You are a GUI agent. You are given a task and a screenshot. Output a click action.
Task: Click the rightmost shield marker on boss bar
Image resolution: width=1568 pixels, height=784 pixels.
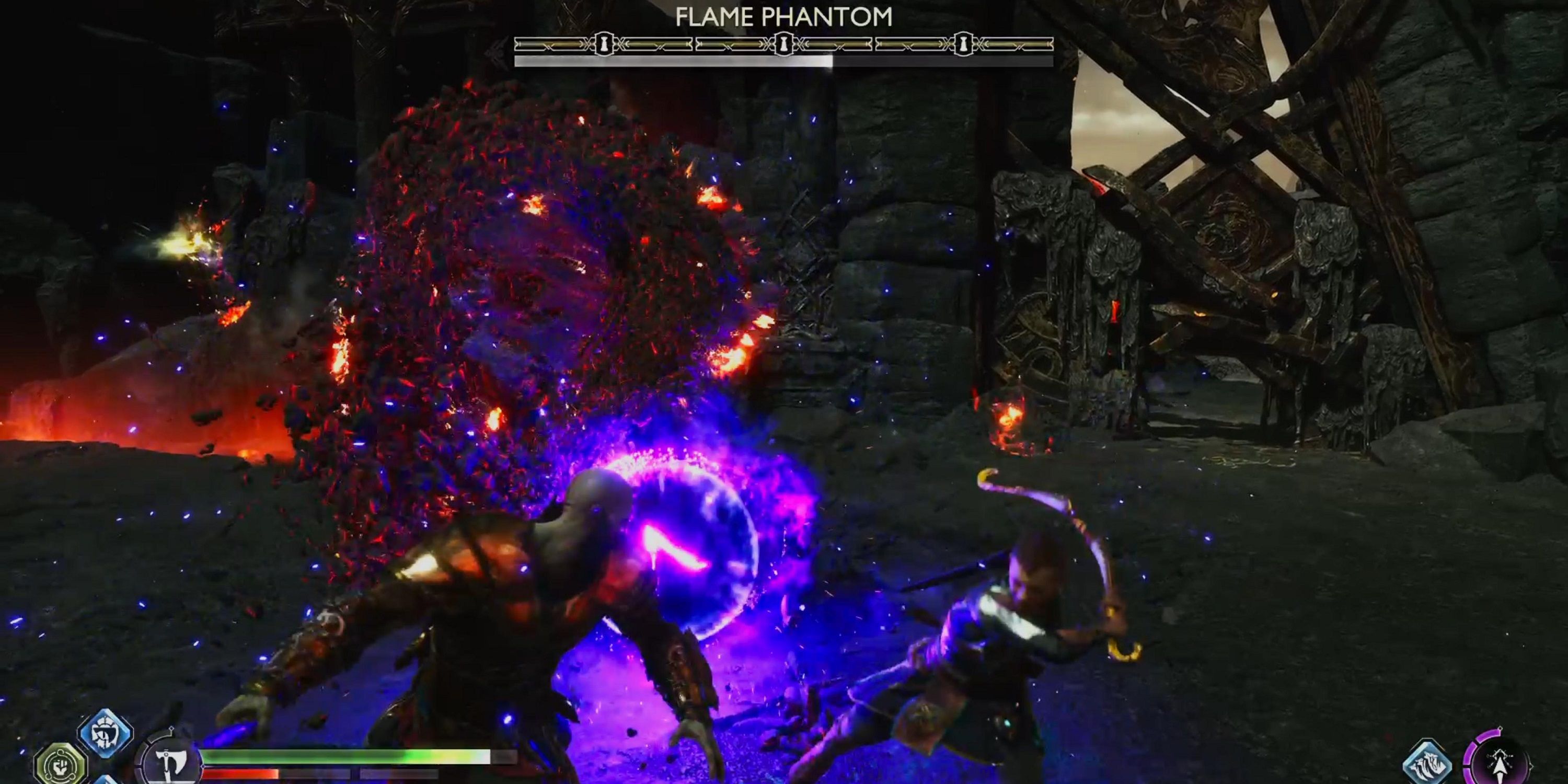pos(964,43)
